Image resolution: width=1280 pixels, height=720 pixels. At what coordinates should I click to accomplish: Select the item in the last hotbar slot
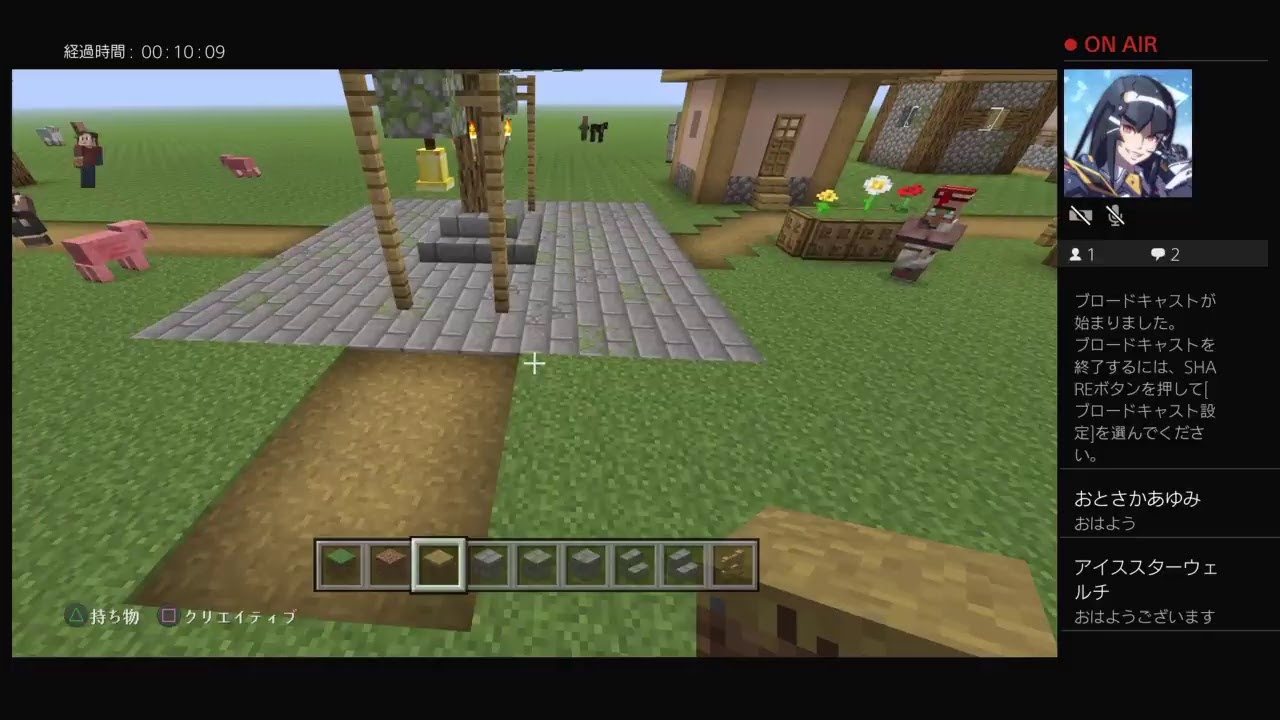pos(729,565)
